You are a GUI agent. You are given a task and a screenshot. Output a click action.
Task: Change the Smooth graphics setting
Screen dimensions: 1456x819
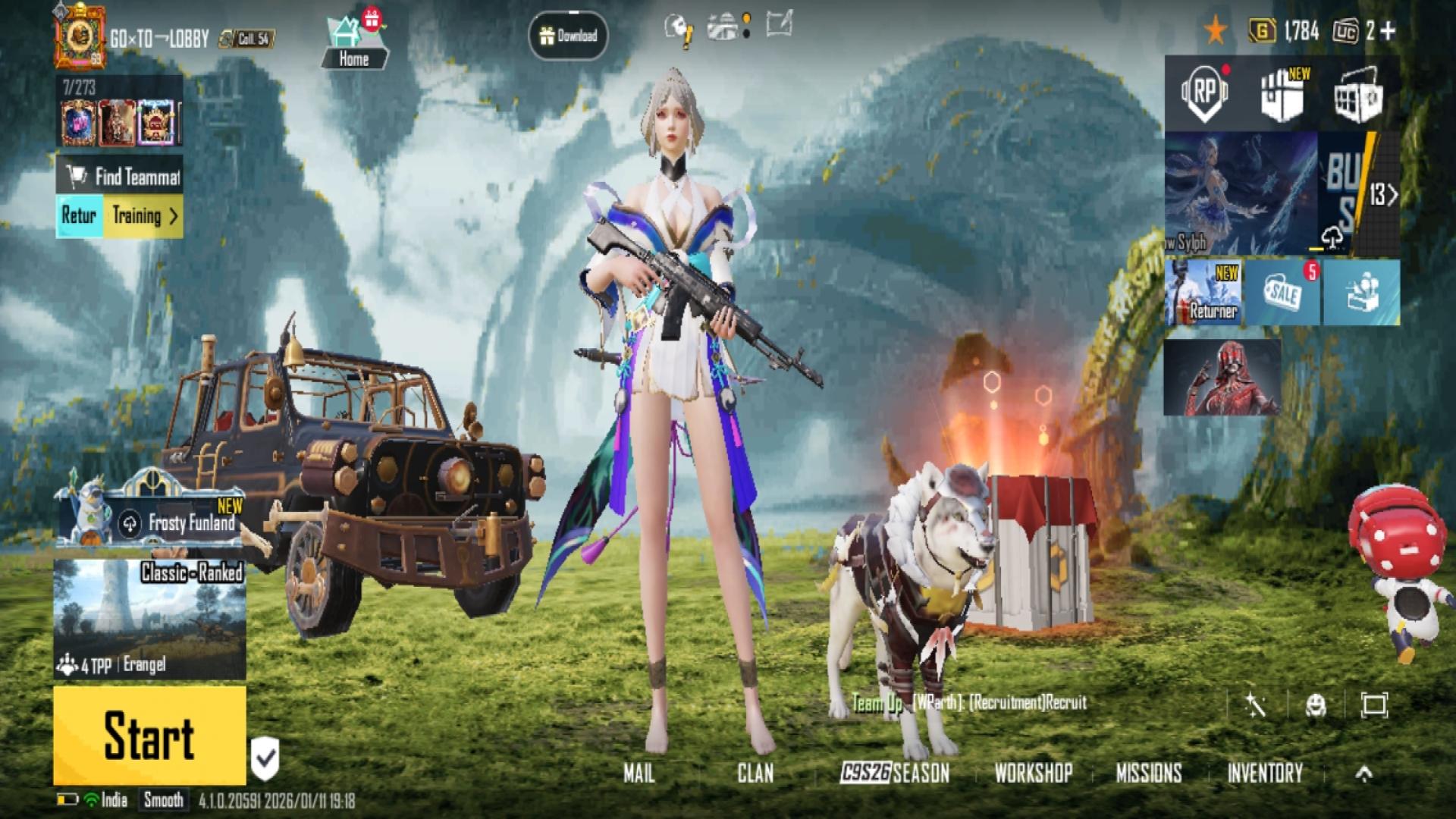[x=163, y=799]
